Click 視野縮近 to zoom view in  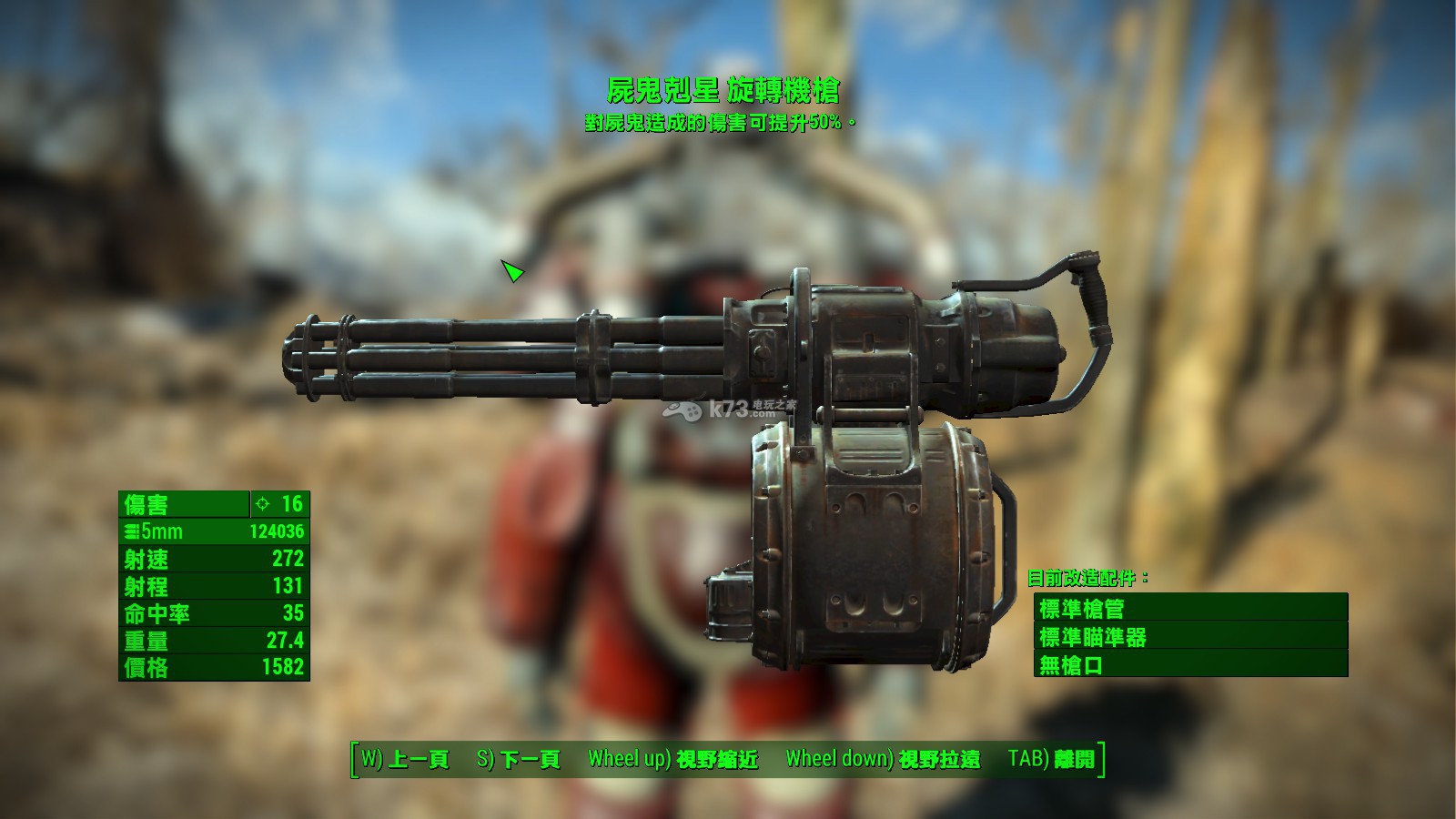(x=673, y=759)
